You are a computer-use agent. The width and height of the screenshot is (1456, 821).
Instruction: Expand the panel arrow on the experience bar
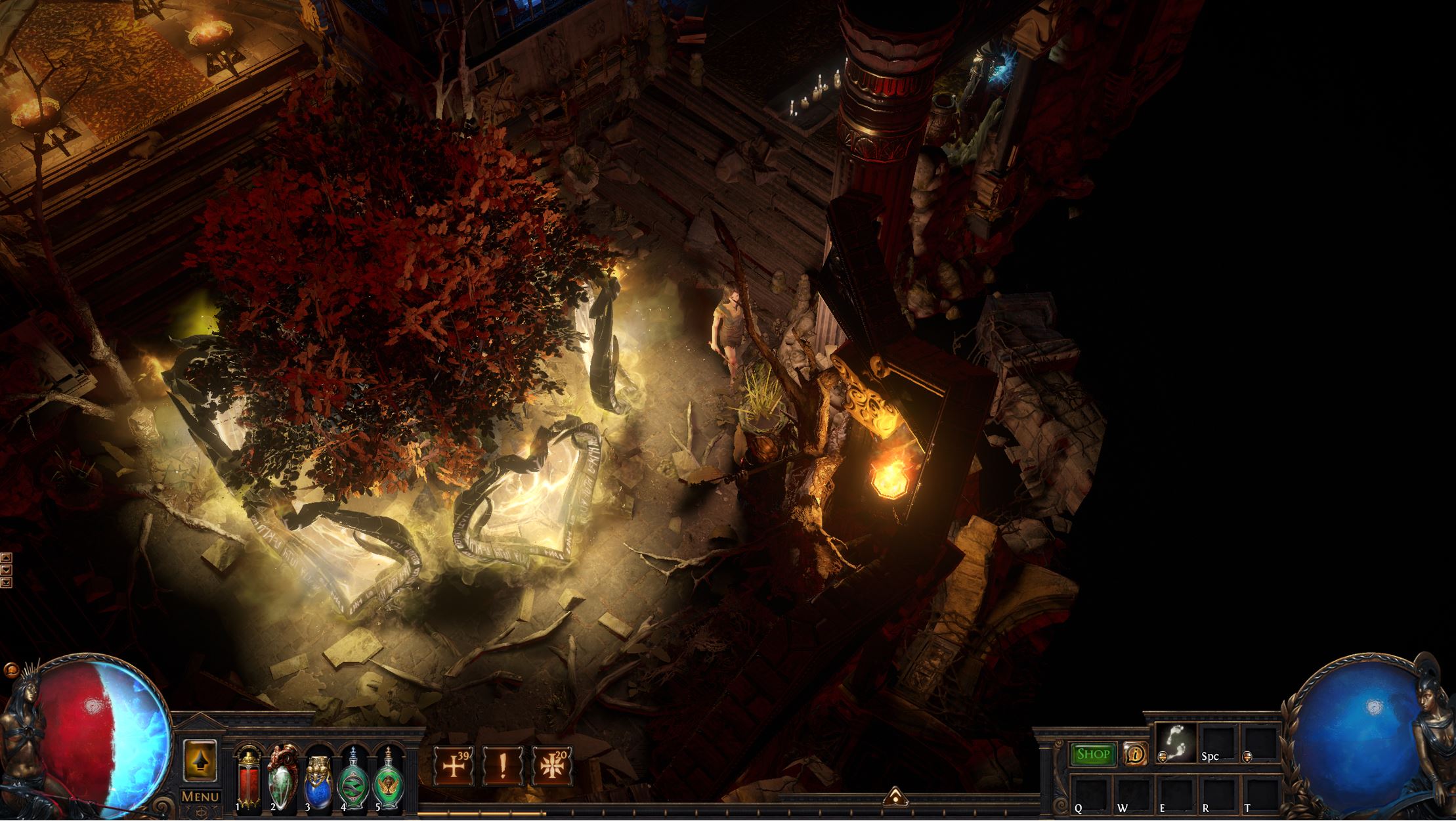(895, 797)
